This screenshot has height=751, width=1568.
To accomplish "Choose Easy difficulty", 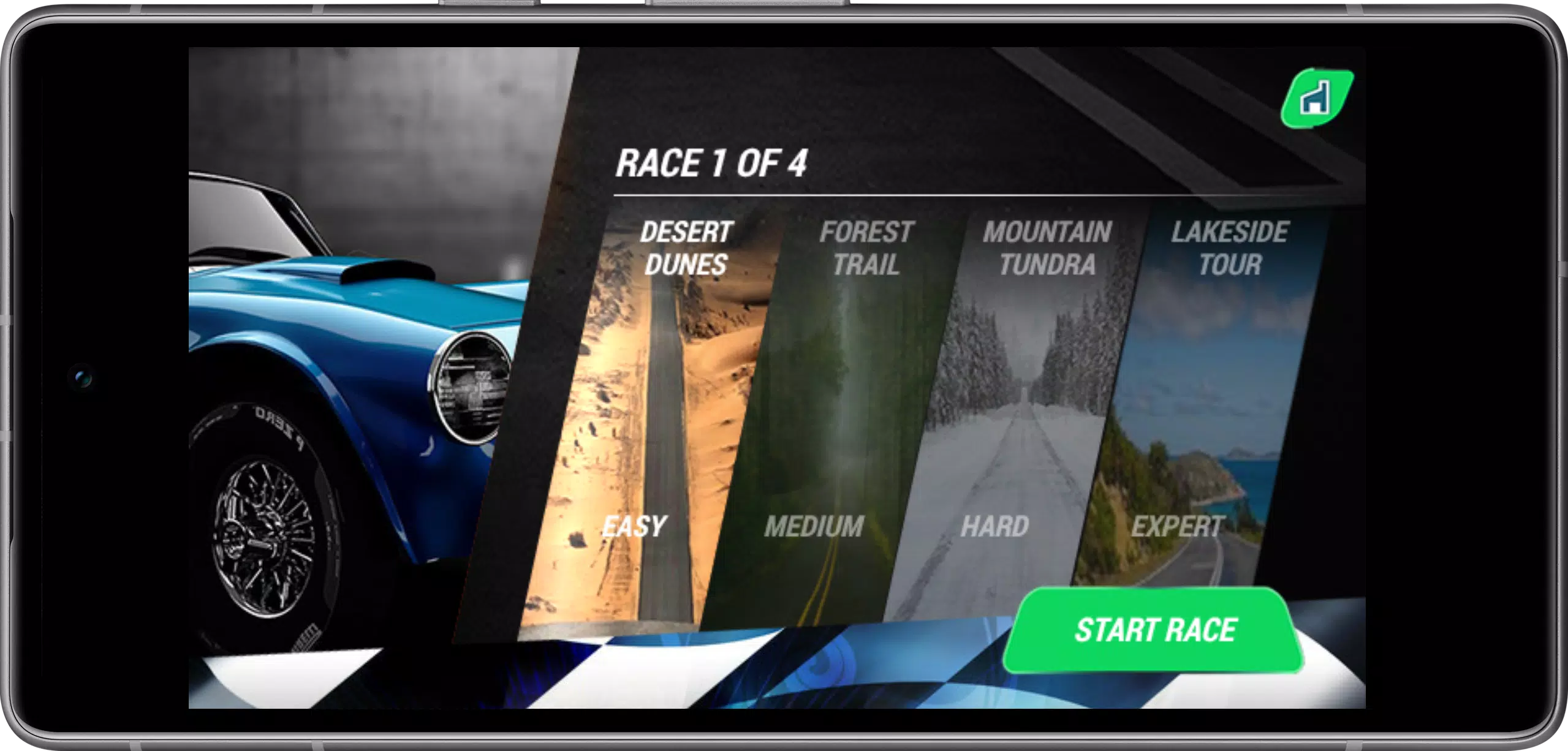I will pos(633,526).
